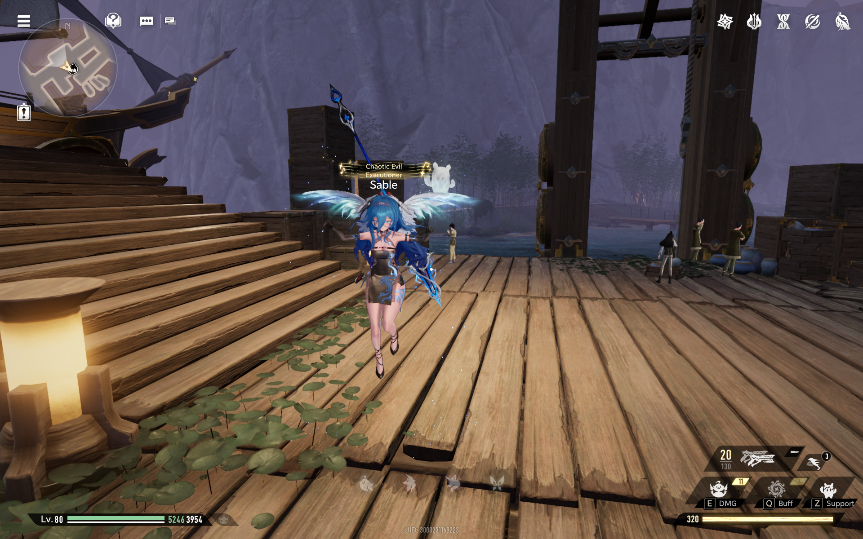Select the rifle weapon slot
This screenshot has width=863, height=539.
(x=757, y=459)
